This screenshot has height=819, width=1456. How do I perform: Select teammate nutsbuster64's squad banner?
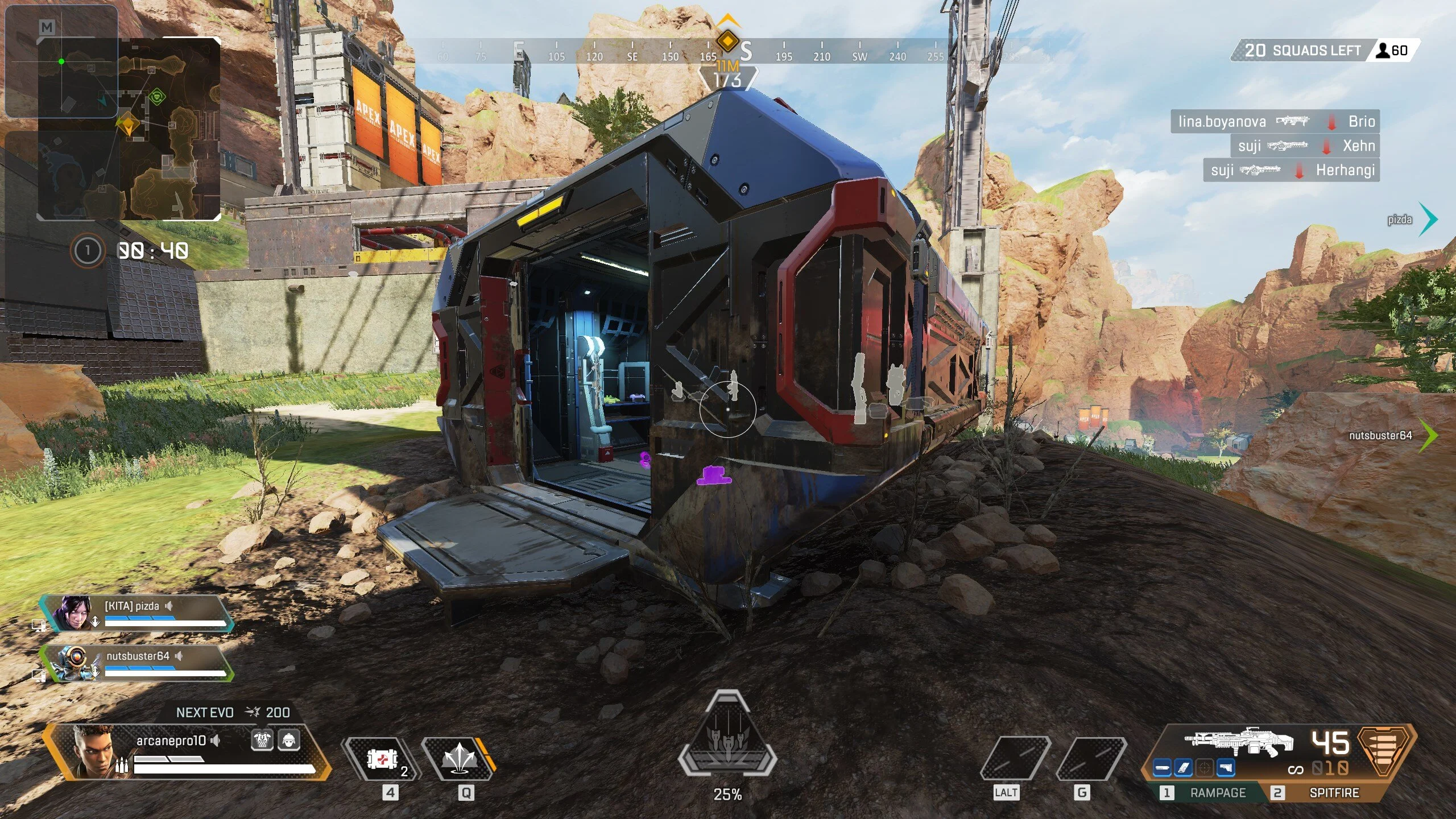pos(136,663)
